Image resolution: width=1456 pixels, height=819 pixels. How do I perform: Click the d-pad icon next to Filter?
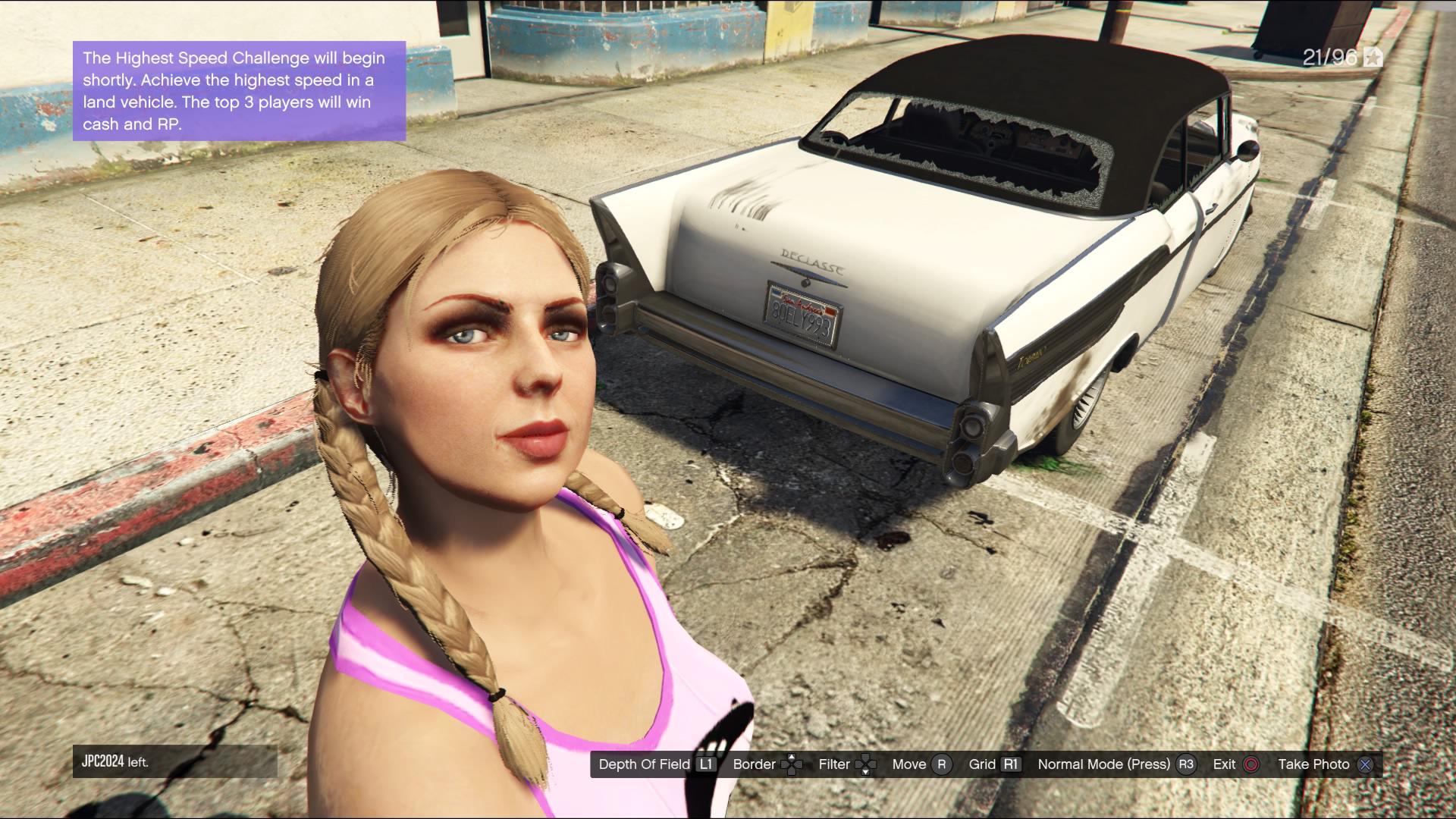867,764
